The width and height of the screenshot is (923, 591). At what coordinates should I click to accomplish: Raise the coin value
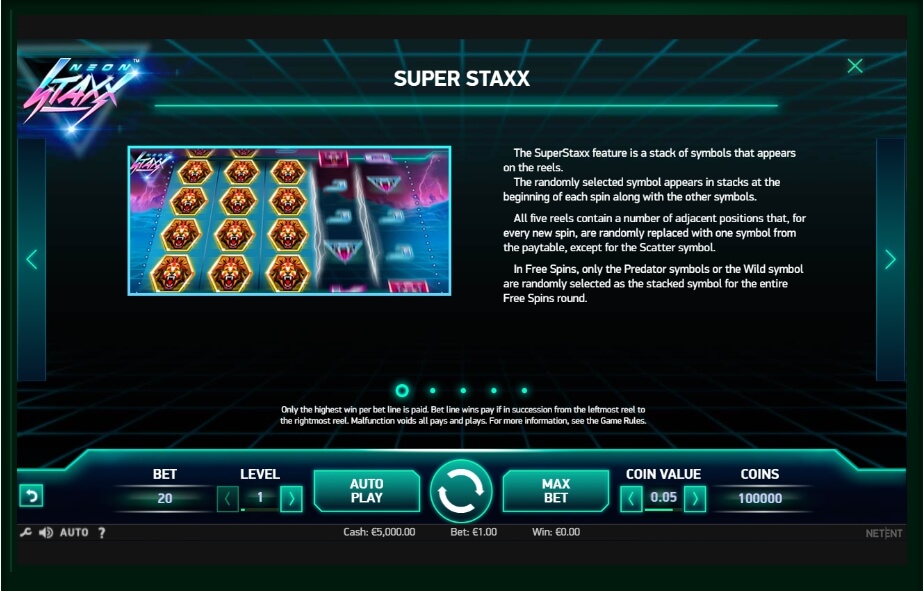(x=695, y=498)
